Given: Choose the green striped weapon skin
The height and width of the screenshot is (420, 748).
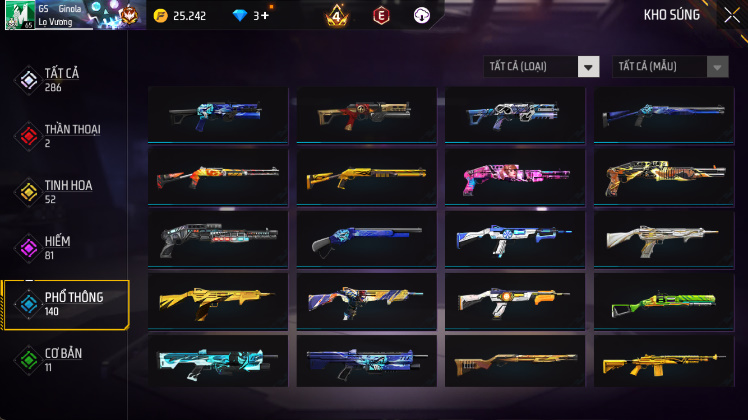Looking at the screenshot, I should click(662, 300).
